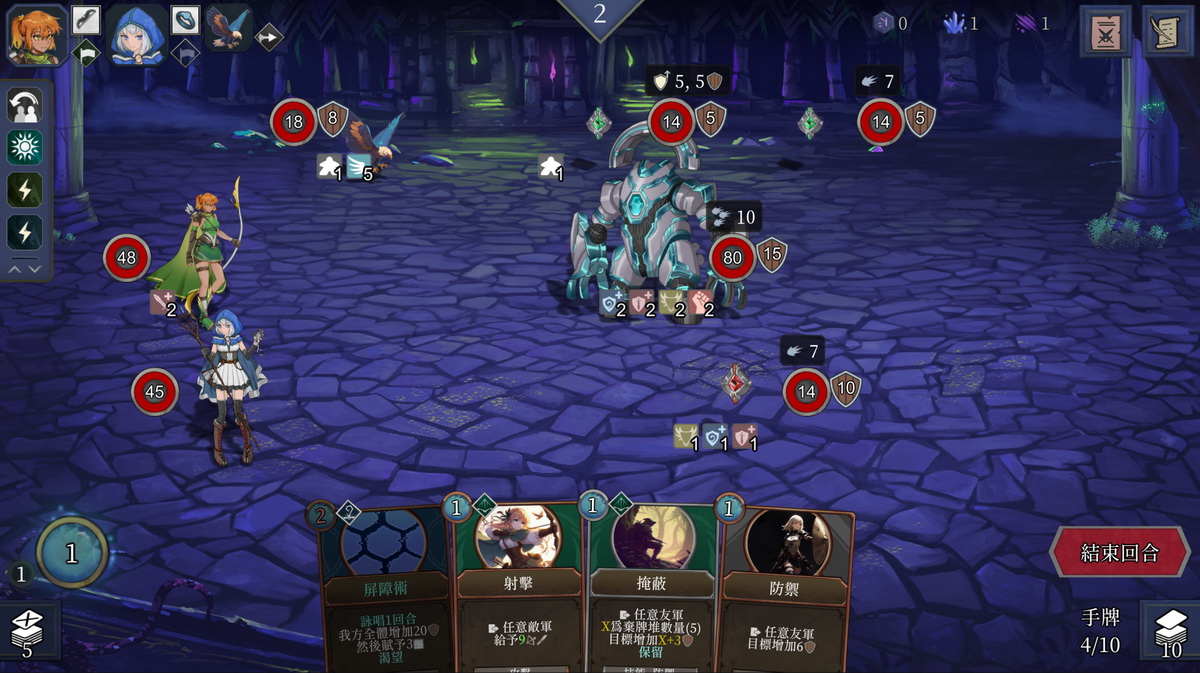The width and height of the screenshot is (1200, 673).
Task: Activate the white sunburst skill icon
Action: (25, 148)
